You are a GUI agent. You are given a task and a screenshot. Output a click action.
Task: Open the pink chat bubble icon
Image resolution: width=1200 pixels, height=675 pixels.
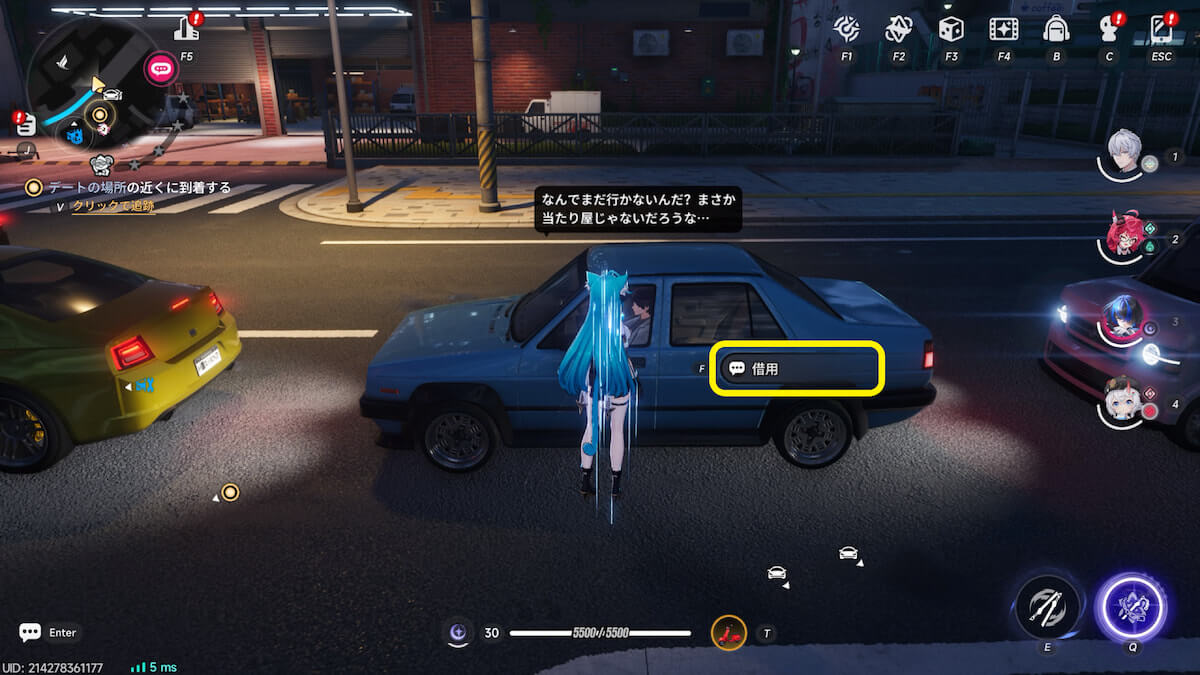coord(160,68)
